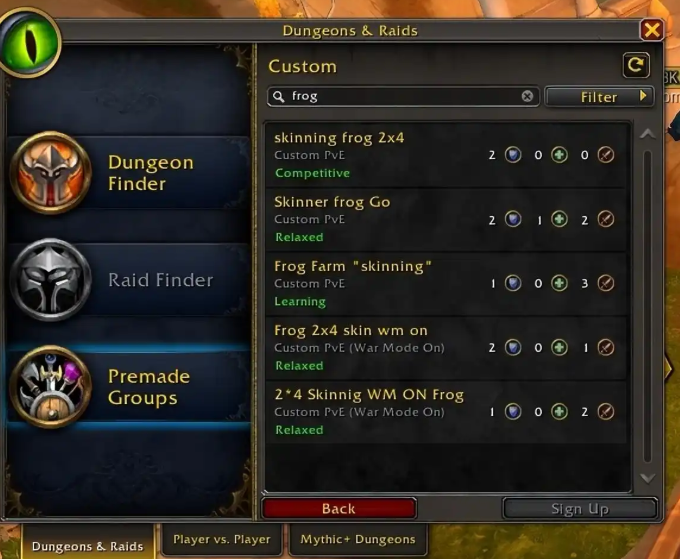Select the 'skinning frog 2x4' group
This screenshot has width=680, height=559.
point(445,155)
